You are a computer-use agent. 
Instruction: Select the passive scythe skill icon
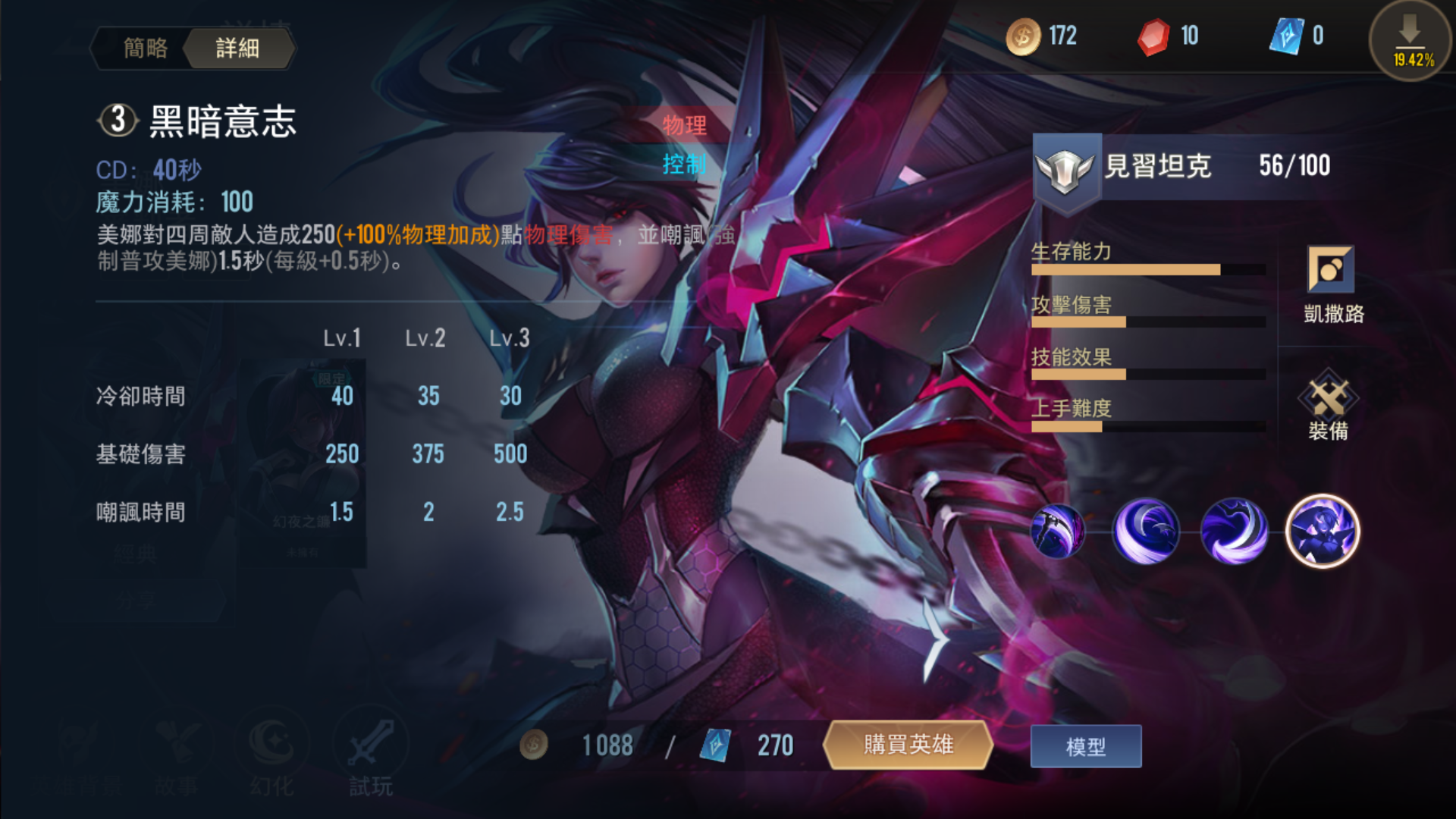(x=1057, y=532)
